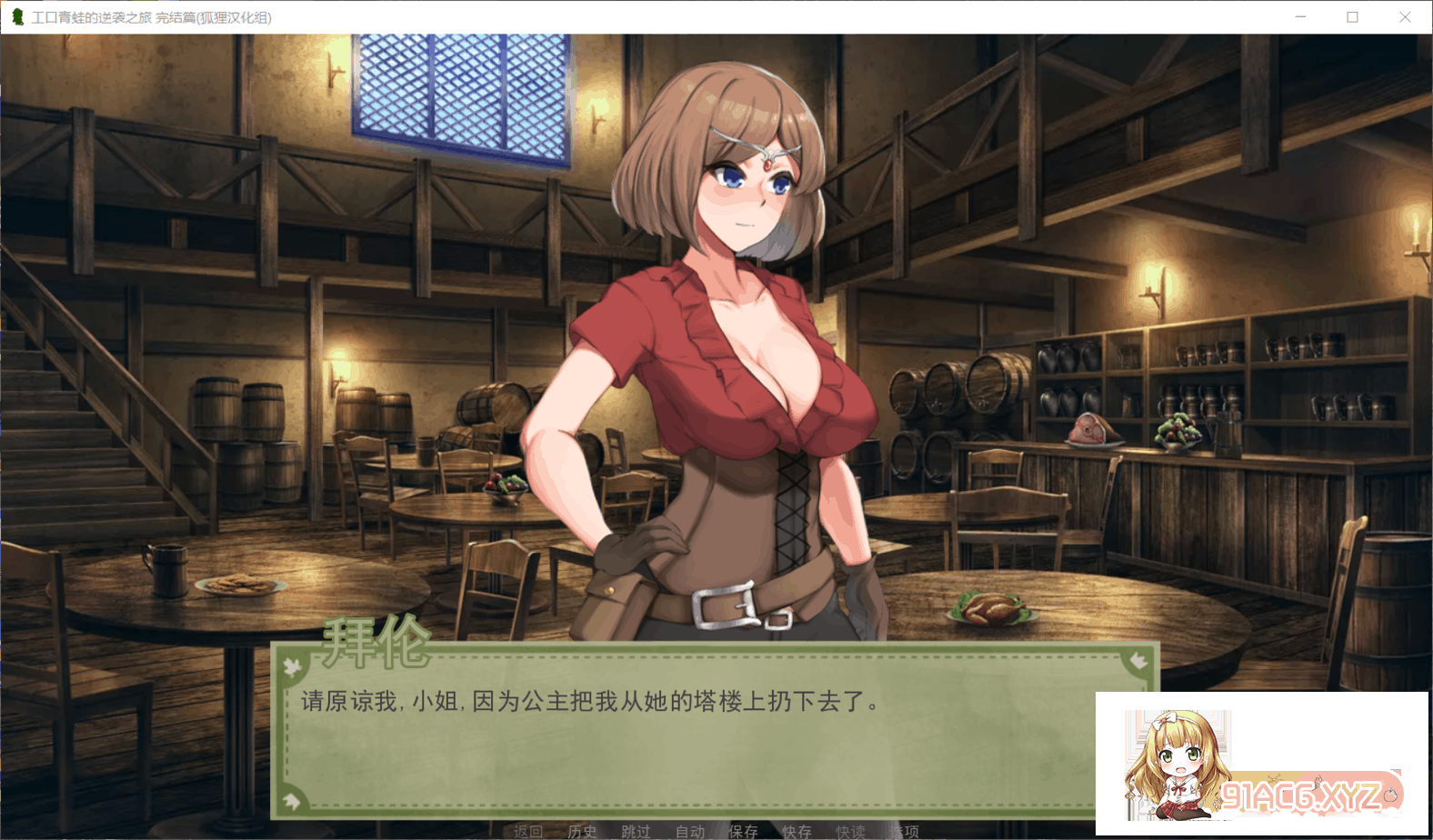The height and width of the screenshot is (840, 1433).
Task: Toggle 自动 (auto) text advance
Action: (x=690, y=831)
